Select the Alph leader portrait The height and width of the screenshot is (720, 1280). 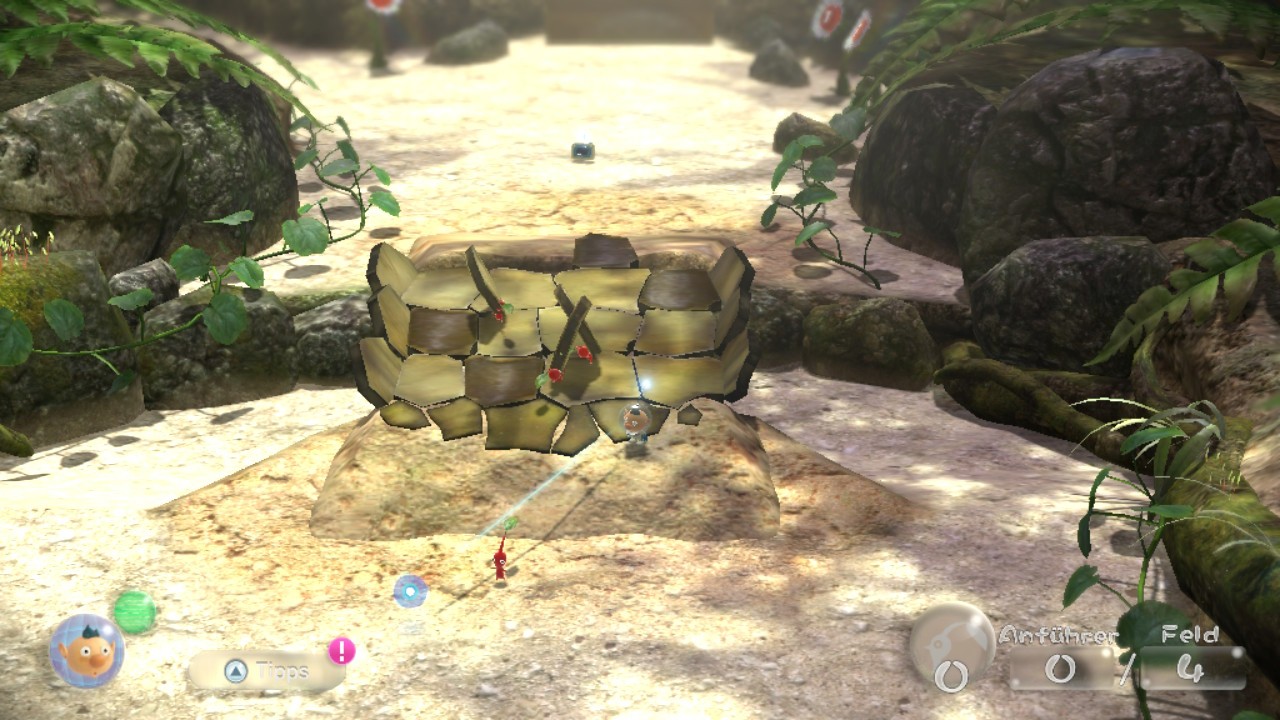pos(87,651)
